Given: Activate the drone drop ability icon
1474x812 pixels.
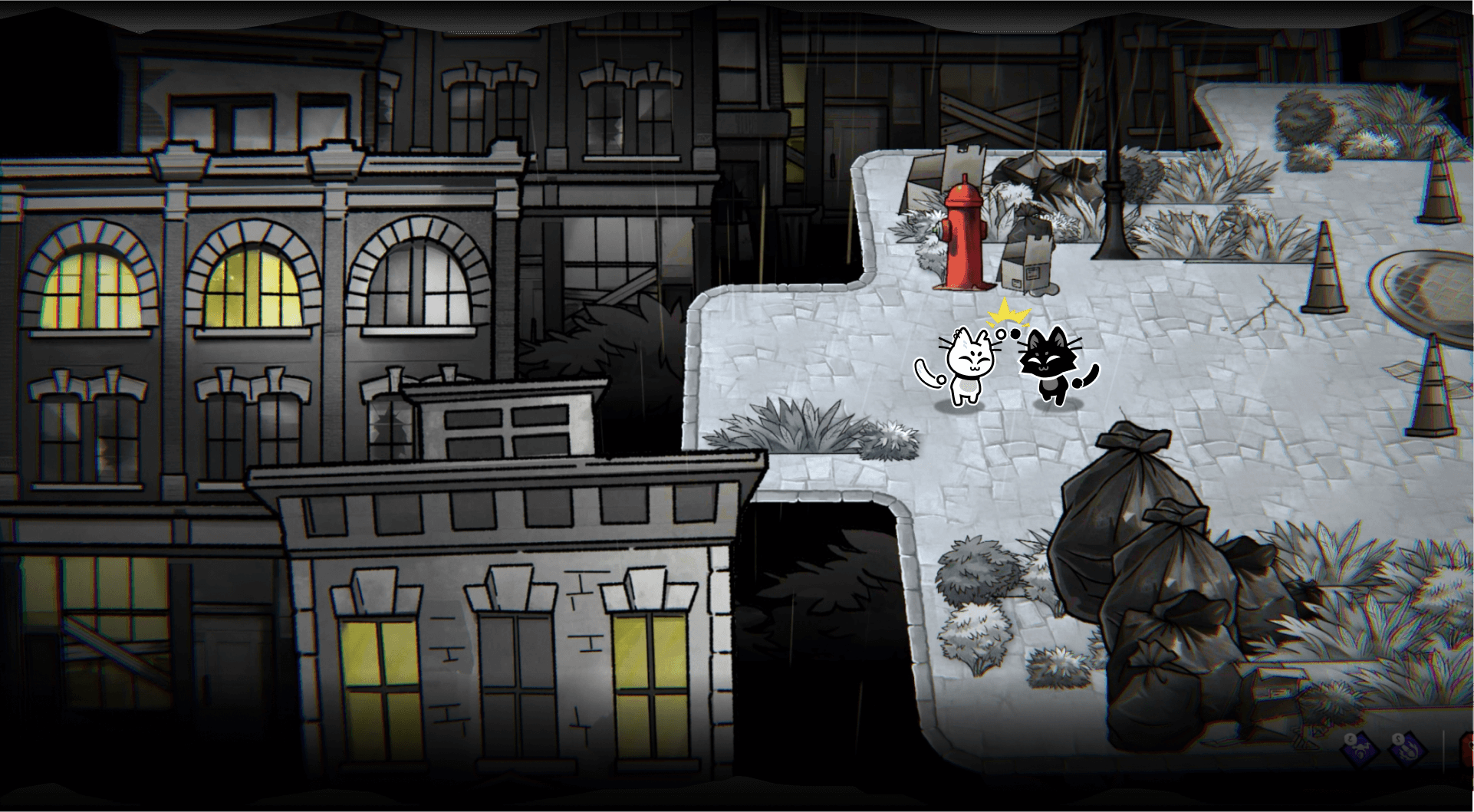Looking at the screenshot, I should pyautogui.click(x=1360, y=751).
